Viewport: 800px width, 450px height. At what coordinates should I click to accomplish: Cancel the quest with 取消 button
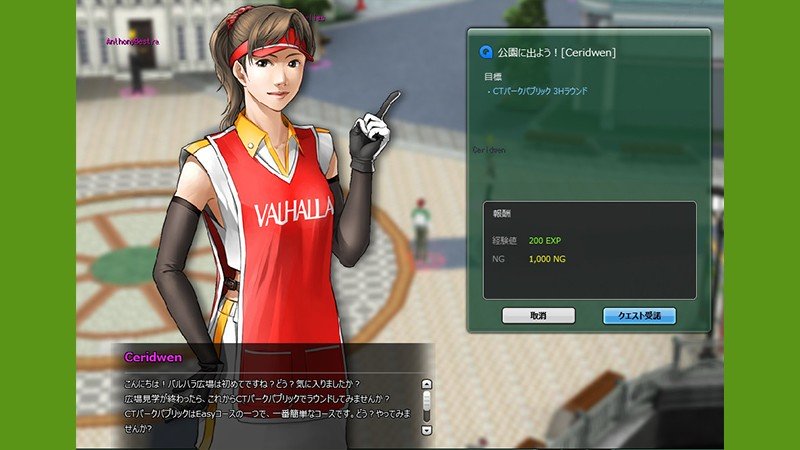(538, 316)
